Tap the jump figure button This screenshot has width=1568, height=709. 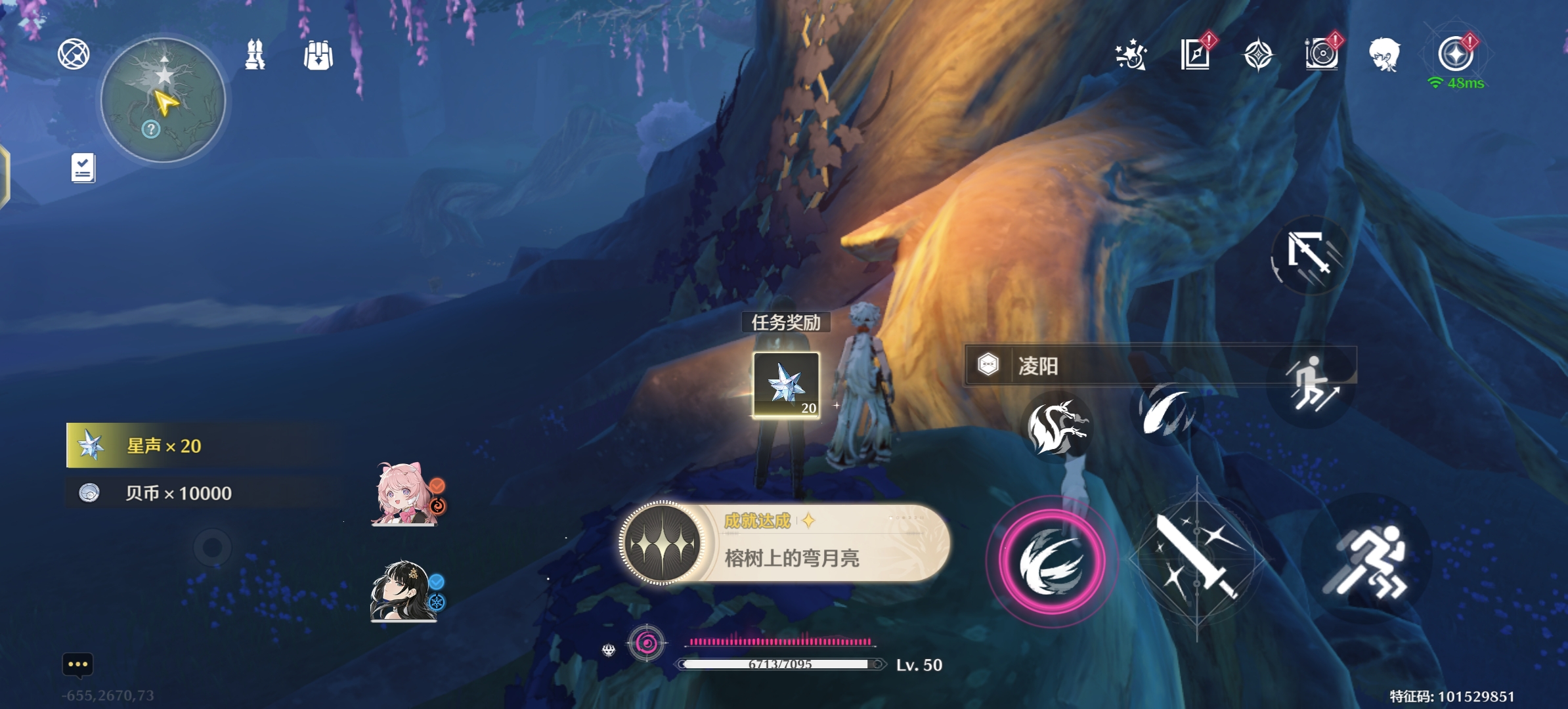1311,385
